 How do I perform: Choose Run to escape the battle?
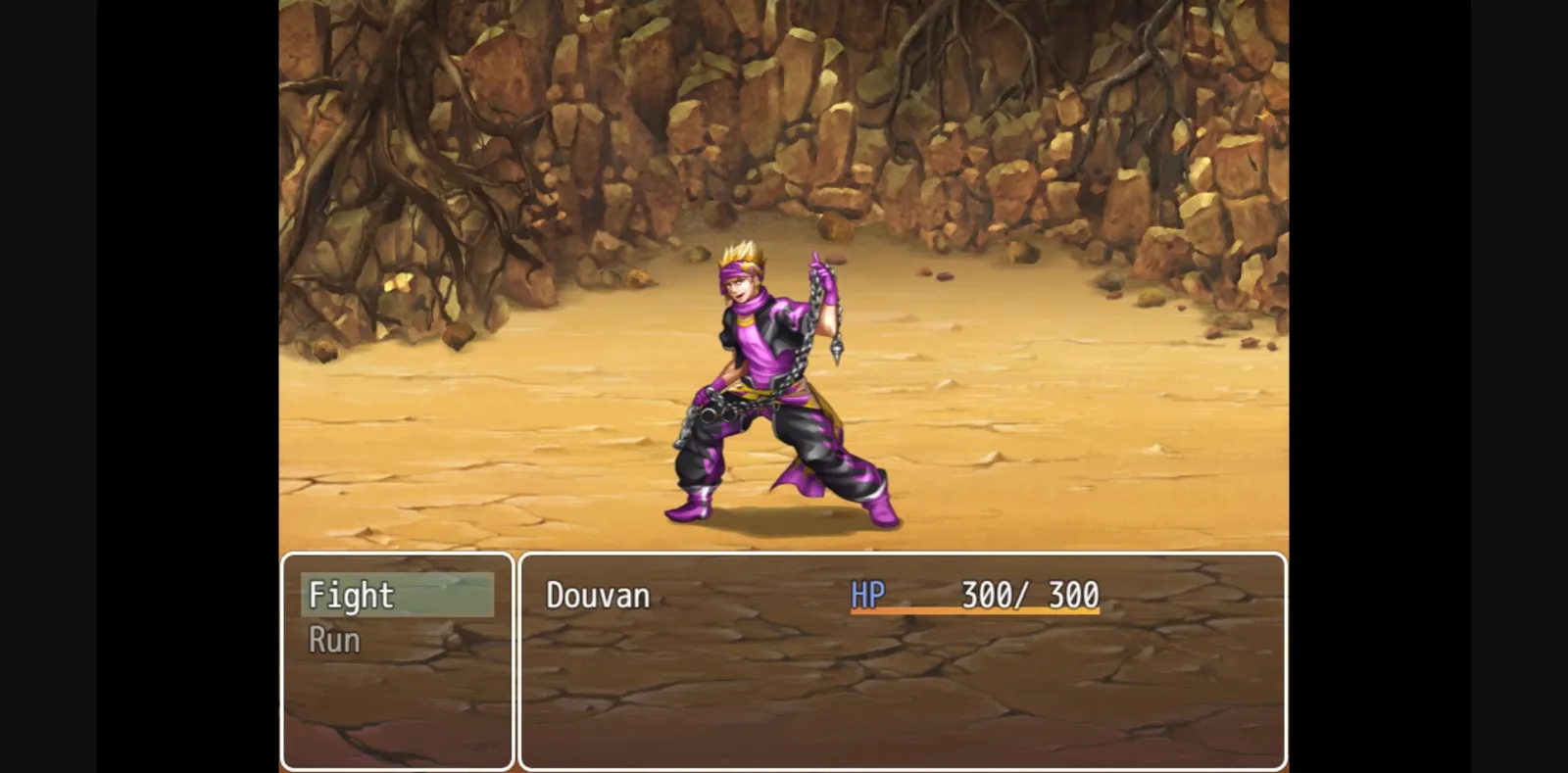click(333, 639)
